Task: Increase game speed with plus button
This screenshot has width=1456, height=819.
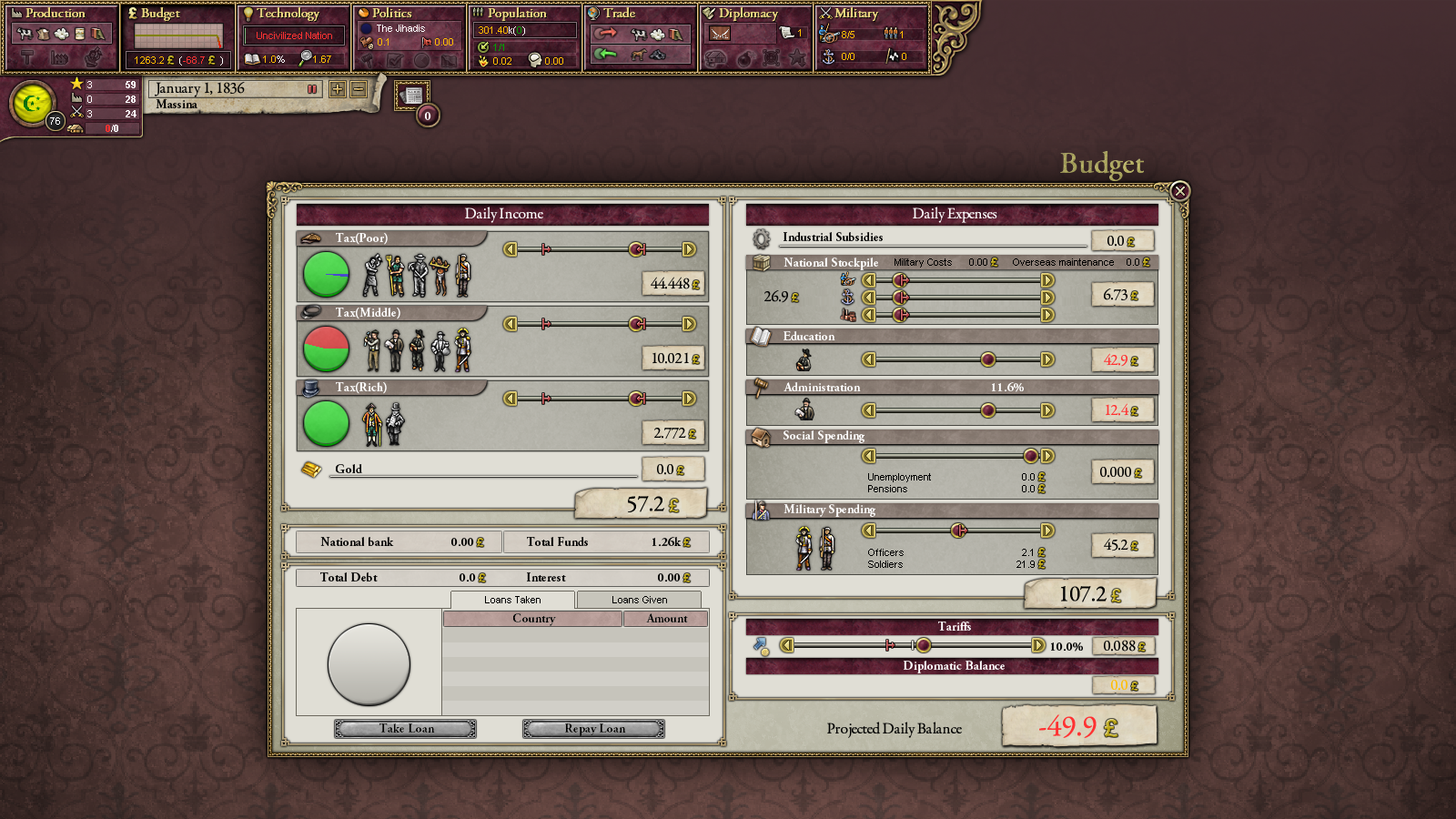Action: pyautogui.click(x=338, y=89)
